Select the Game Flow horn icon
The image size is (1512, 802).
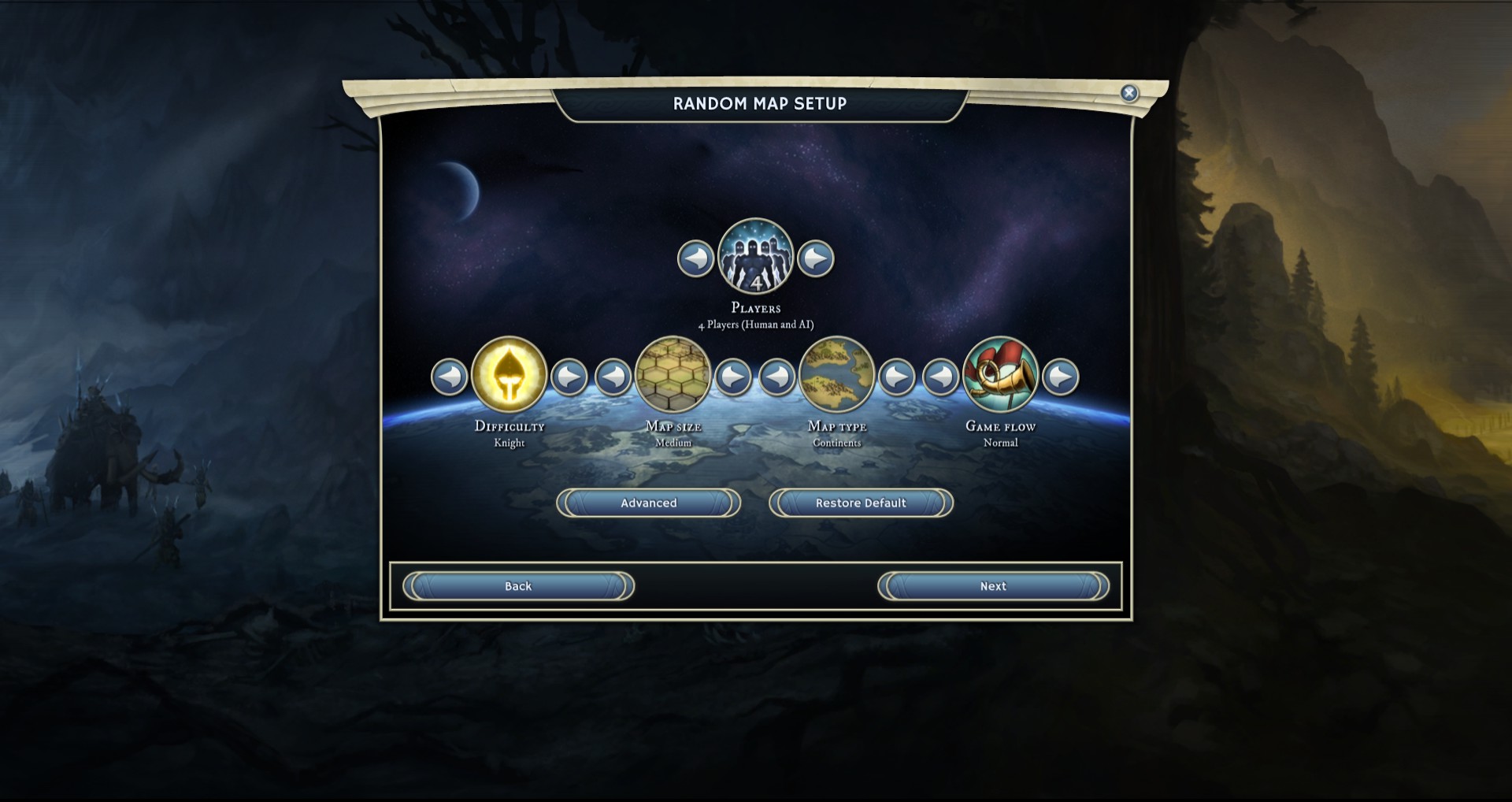pos(1001,375)
